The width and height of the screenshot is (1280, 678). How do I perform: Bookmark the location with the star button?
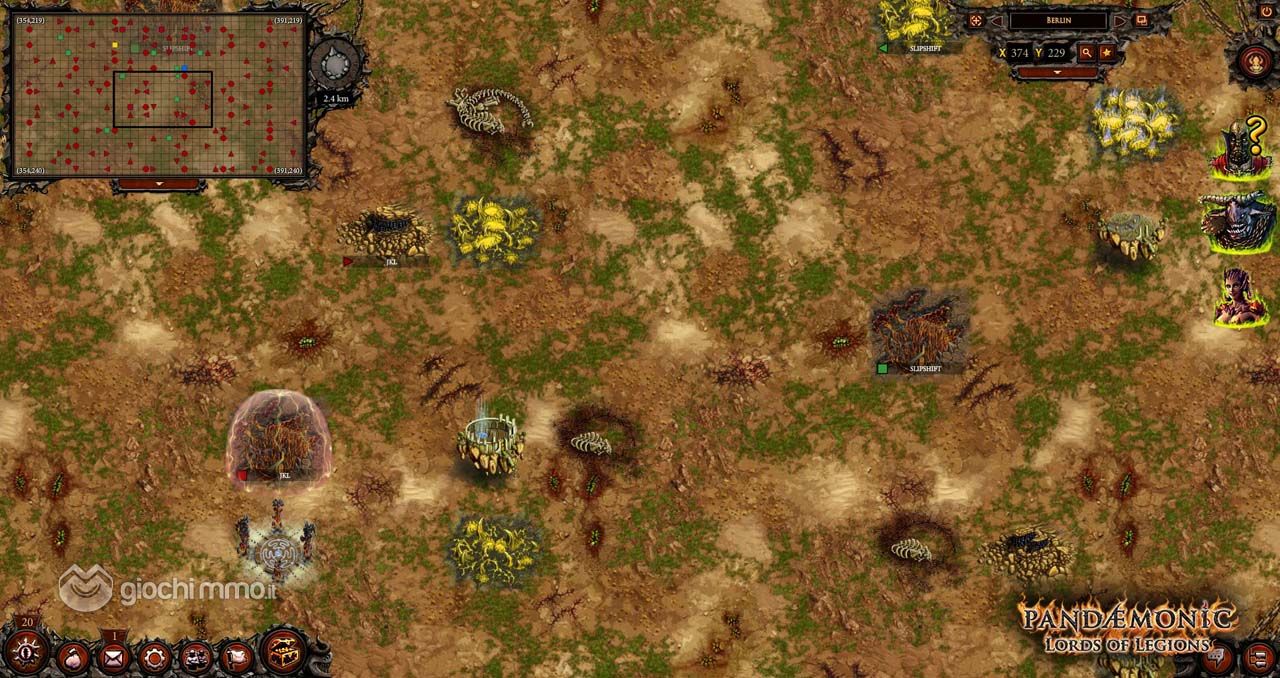[x=1107, y=52]
